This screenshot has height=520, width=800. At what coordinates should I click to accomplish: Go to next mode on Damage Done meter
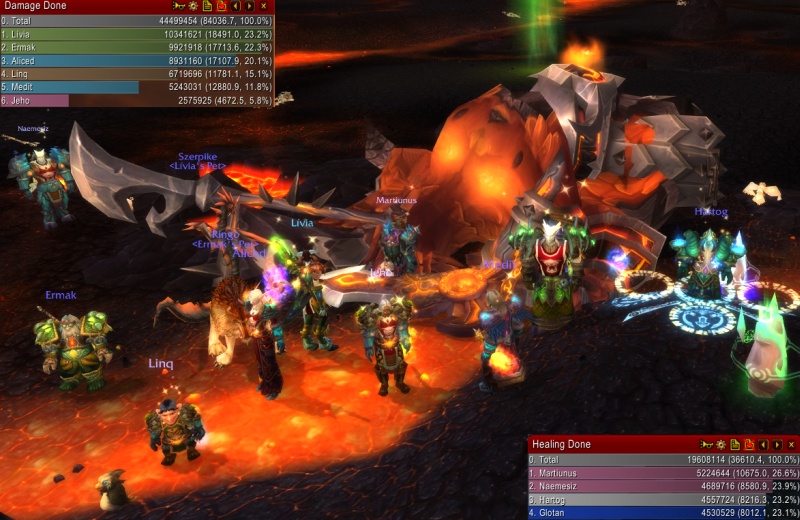(249, 6)
